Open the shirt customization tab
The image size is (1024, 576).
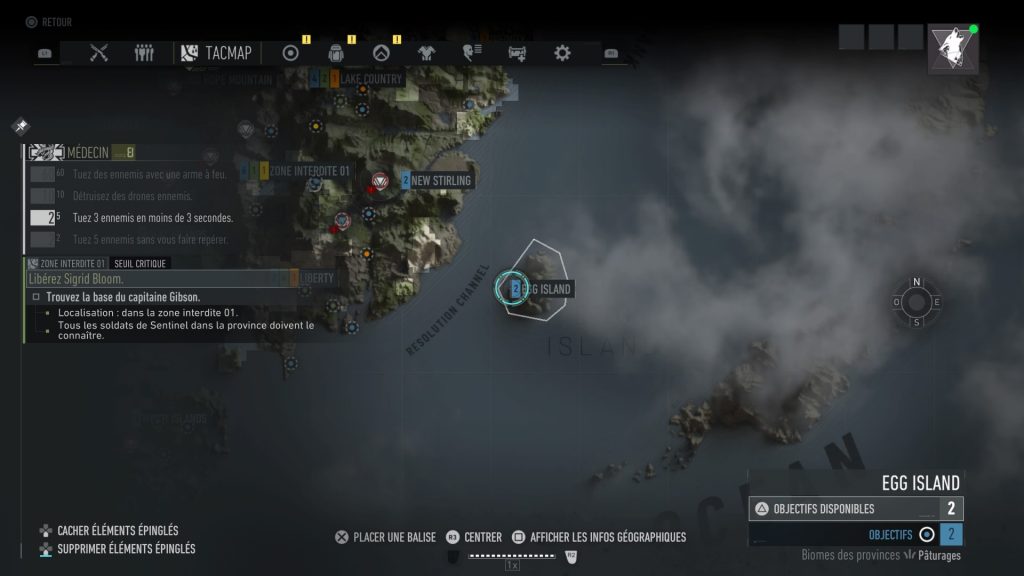(x=426, y=53)
